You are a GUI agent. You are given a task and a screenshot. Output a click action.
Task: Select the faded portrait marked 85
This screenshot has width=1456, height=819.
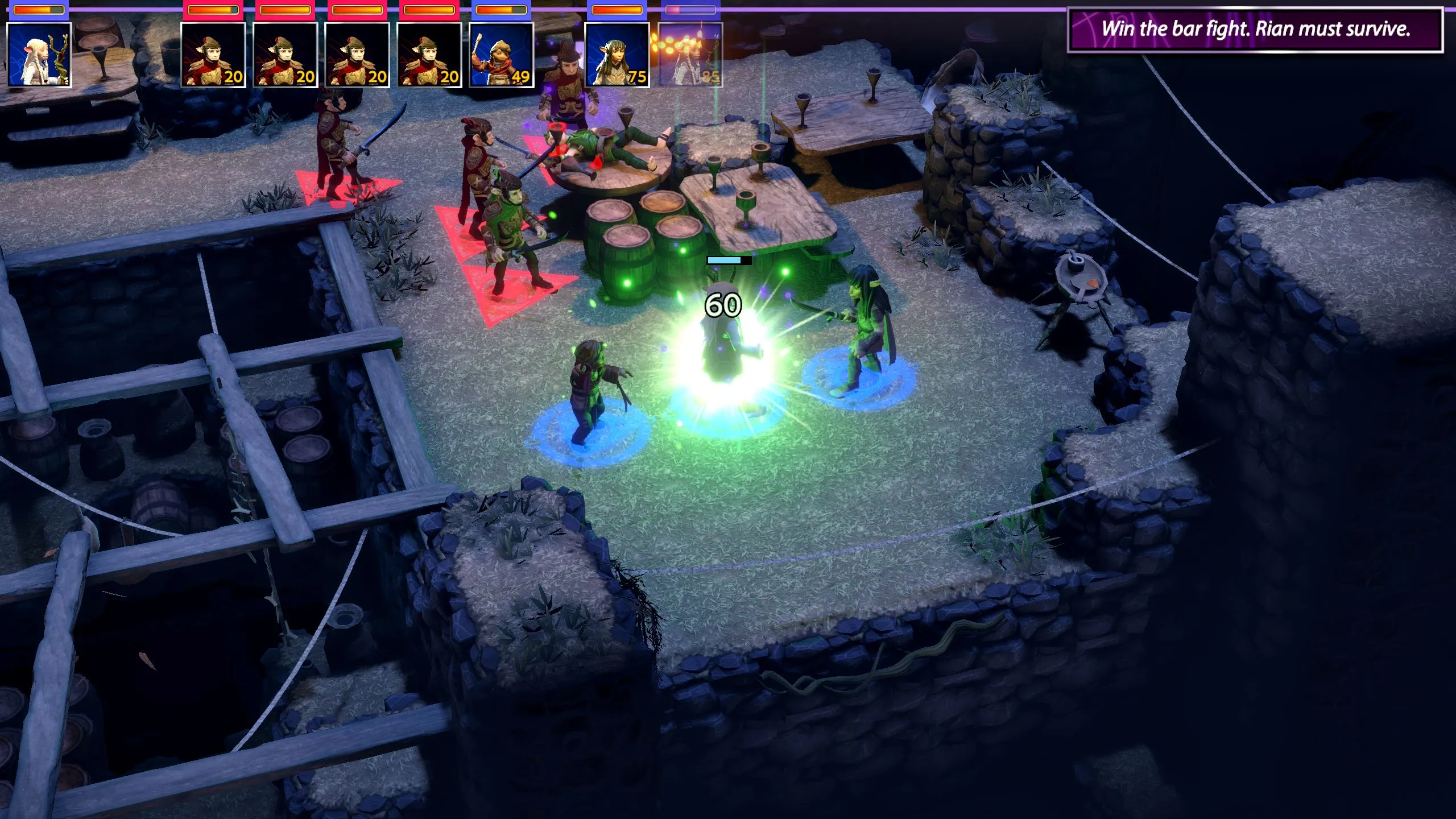coord(690,55)
